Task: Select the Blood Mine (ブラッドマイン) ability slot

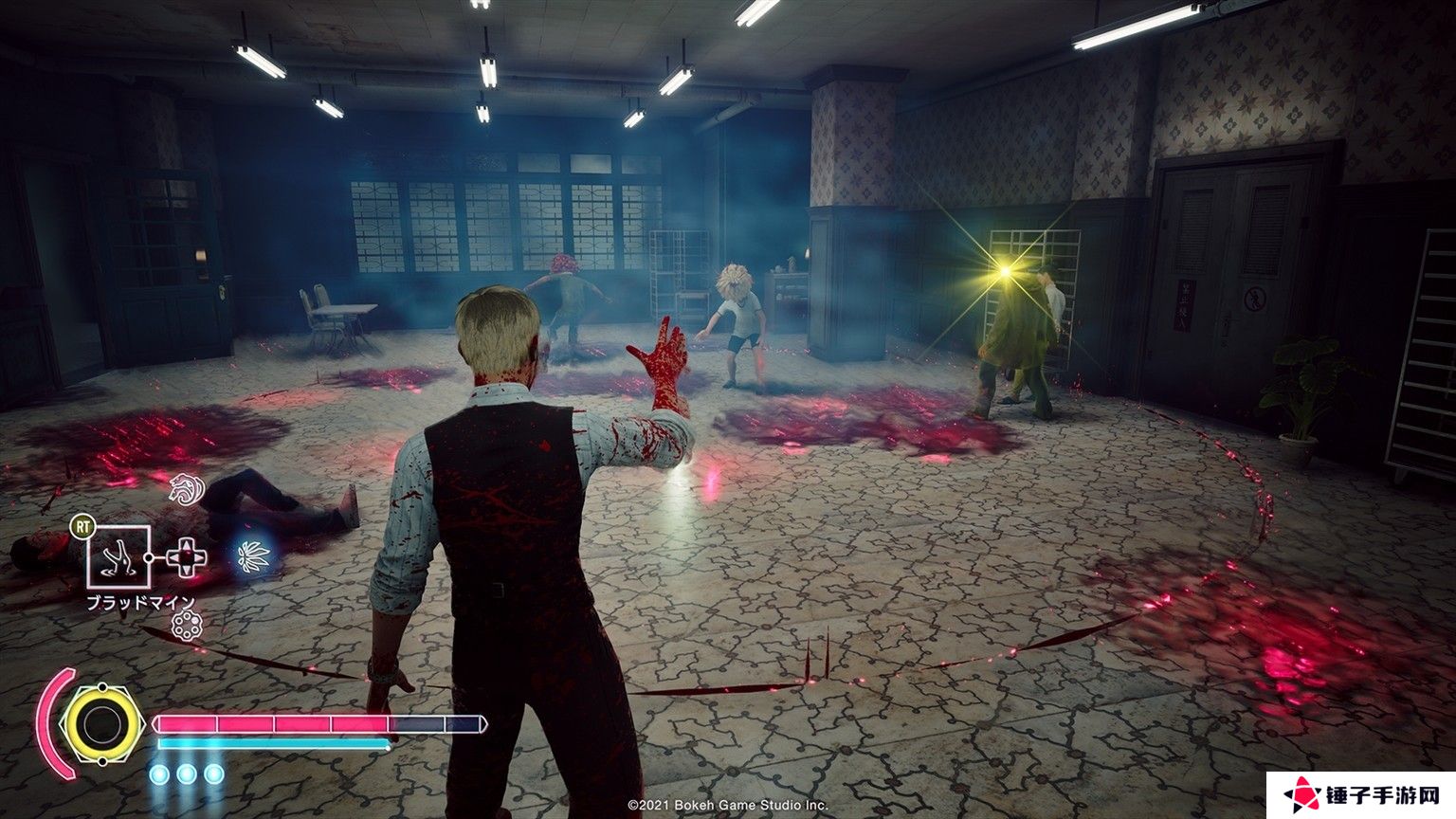Action: (119, 556)
